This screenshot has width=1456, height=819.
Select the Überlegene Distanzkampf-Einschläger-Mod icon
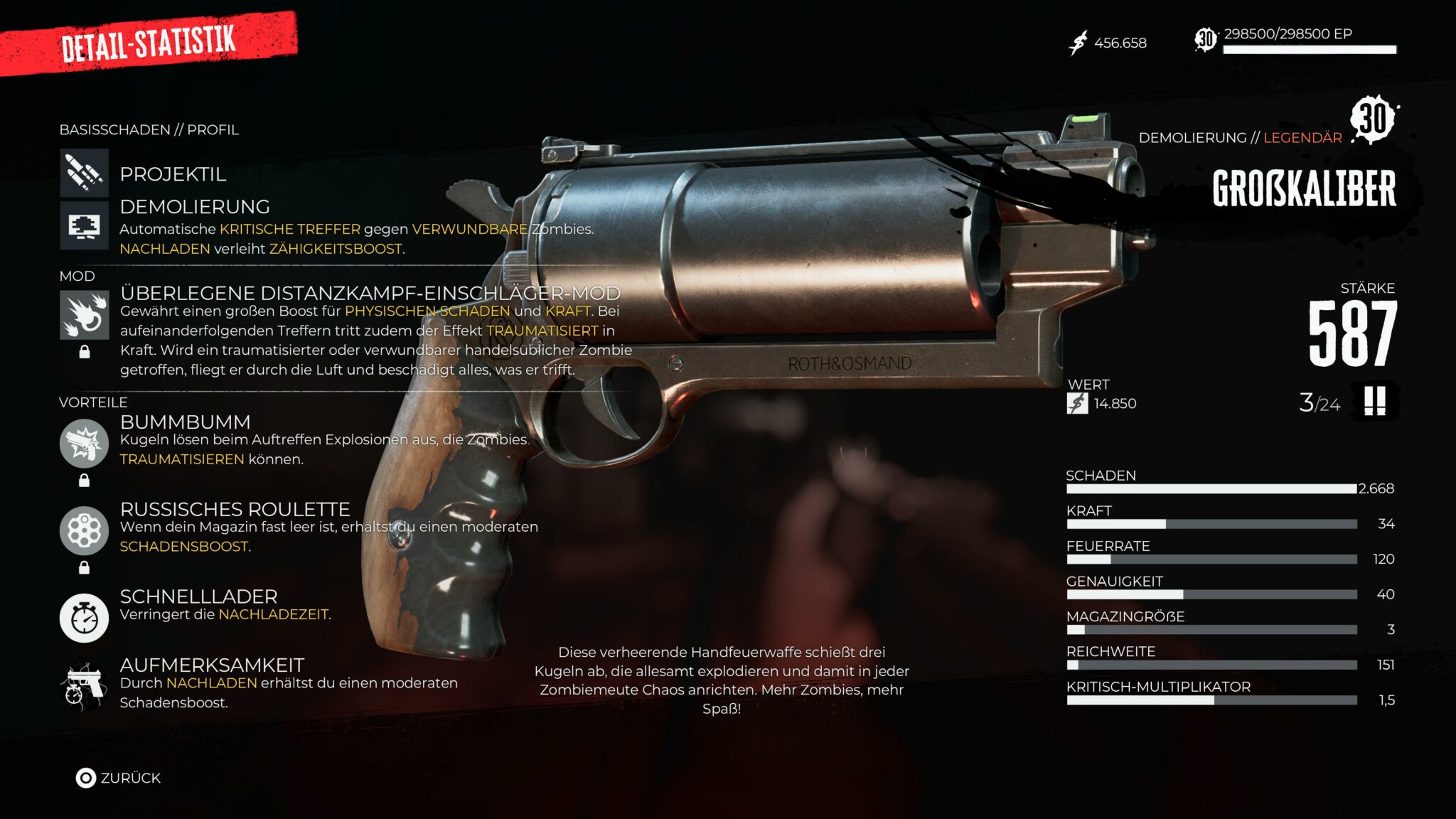pyautogui.click(x=84, y=315)
